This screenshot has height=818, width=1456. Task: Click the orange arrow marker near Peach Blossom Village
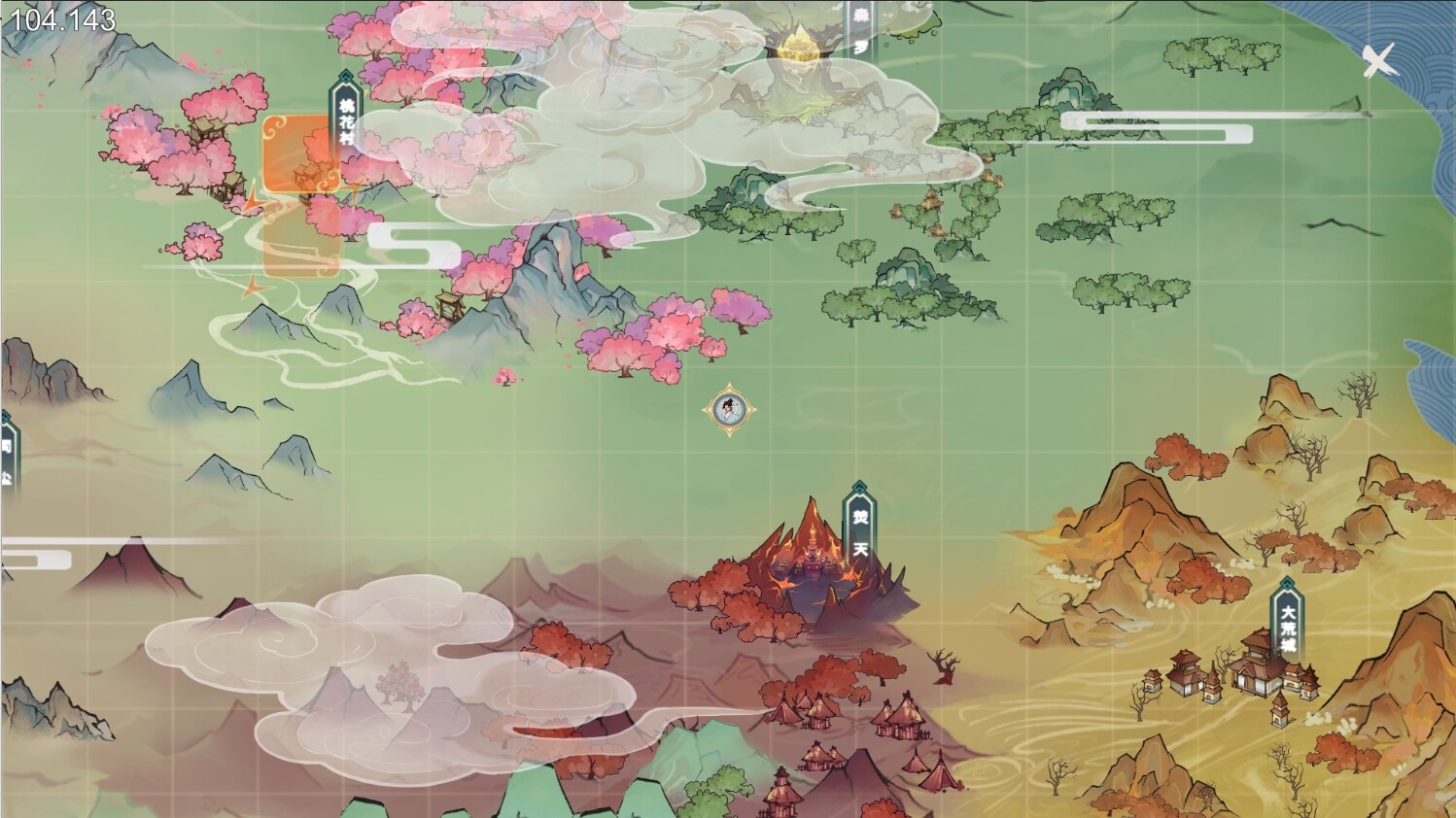[253, 204]
